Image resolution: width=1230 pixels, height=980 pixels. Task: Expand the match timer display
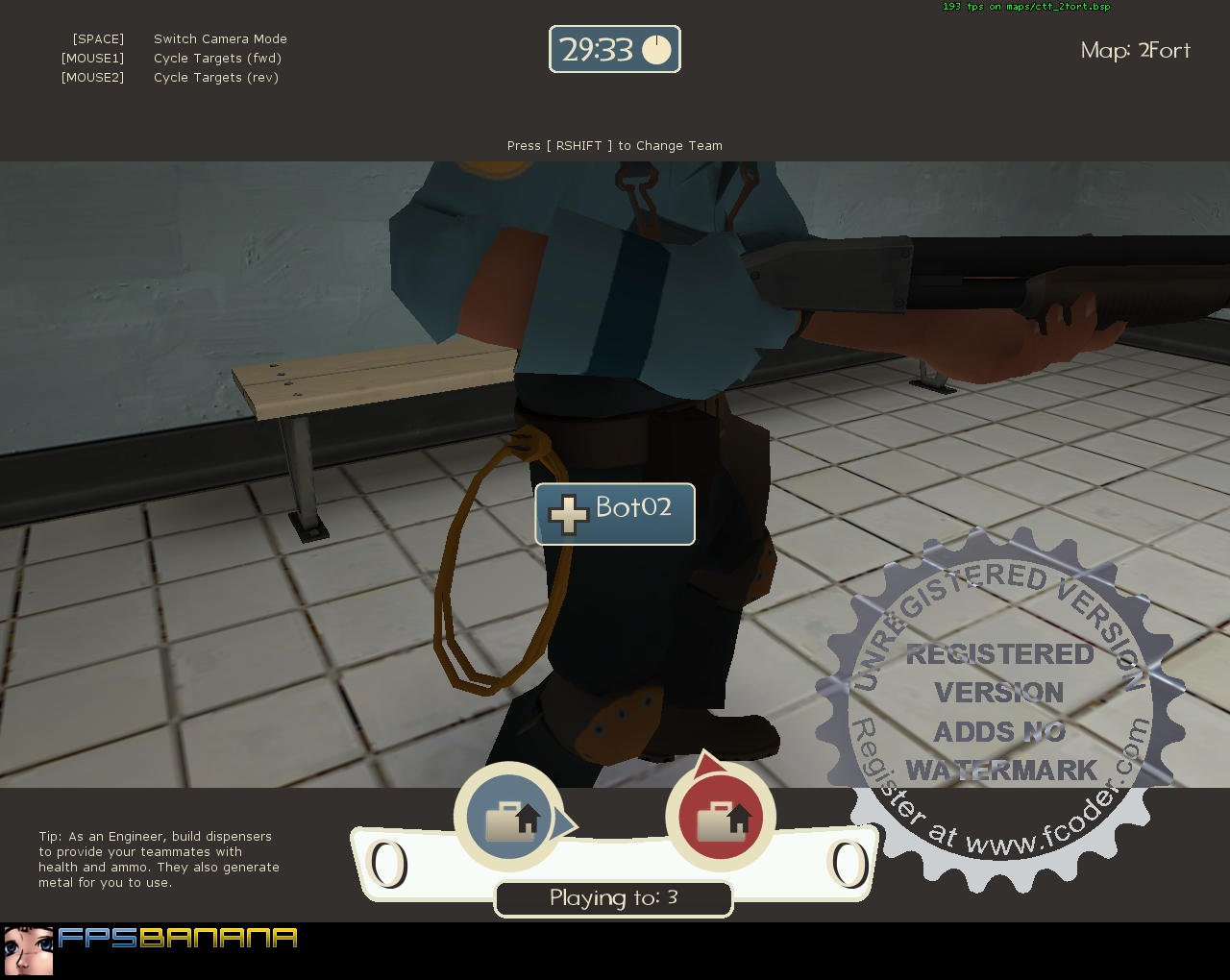point(614,49)
